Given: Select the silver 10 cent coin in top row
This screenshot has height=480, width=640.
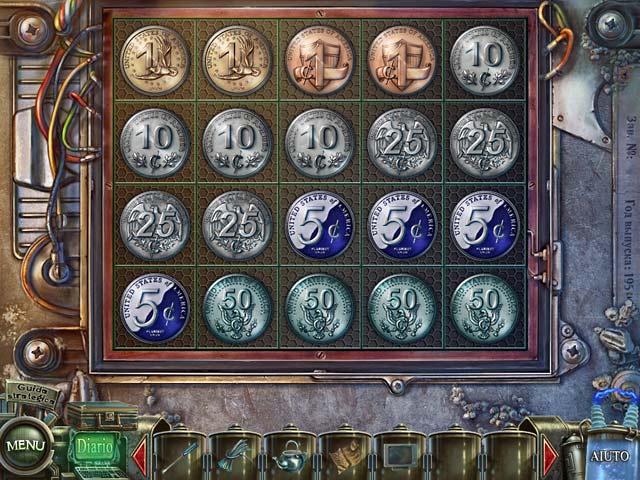Looking at the screenshot, I should 485,60.
